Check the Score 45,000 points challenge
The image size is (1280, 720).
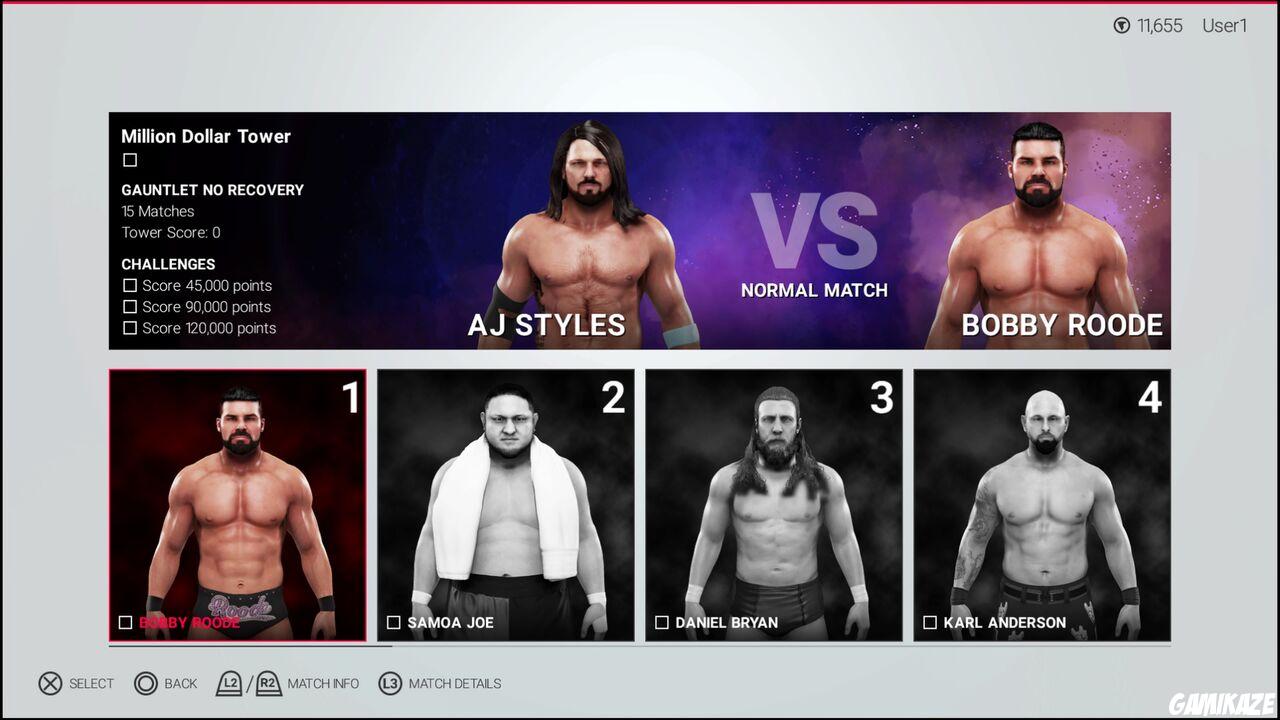(x=130, y=286)
